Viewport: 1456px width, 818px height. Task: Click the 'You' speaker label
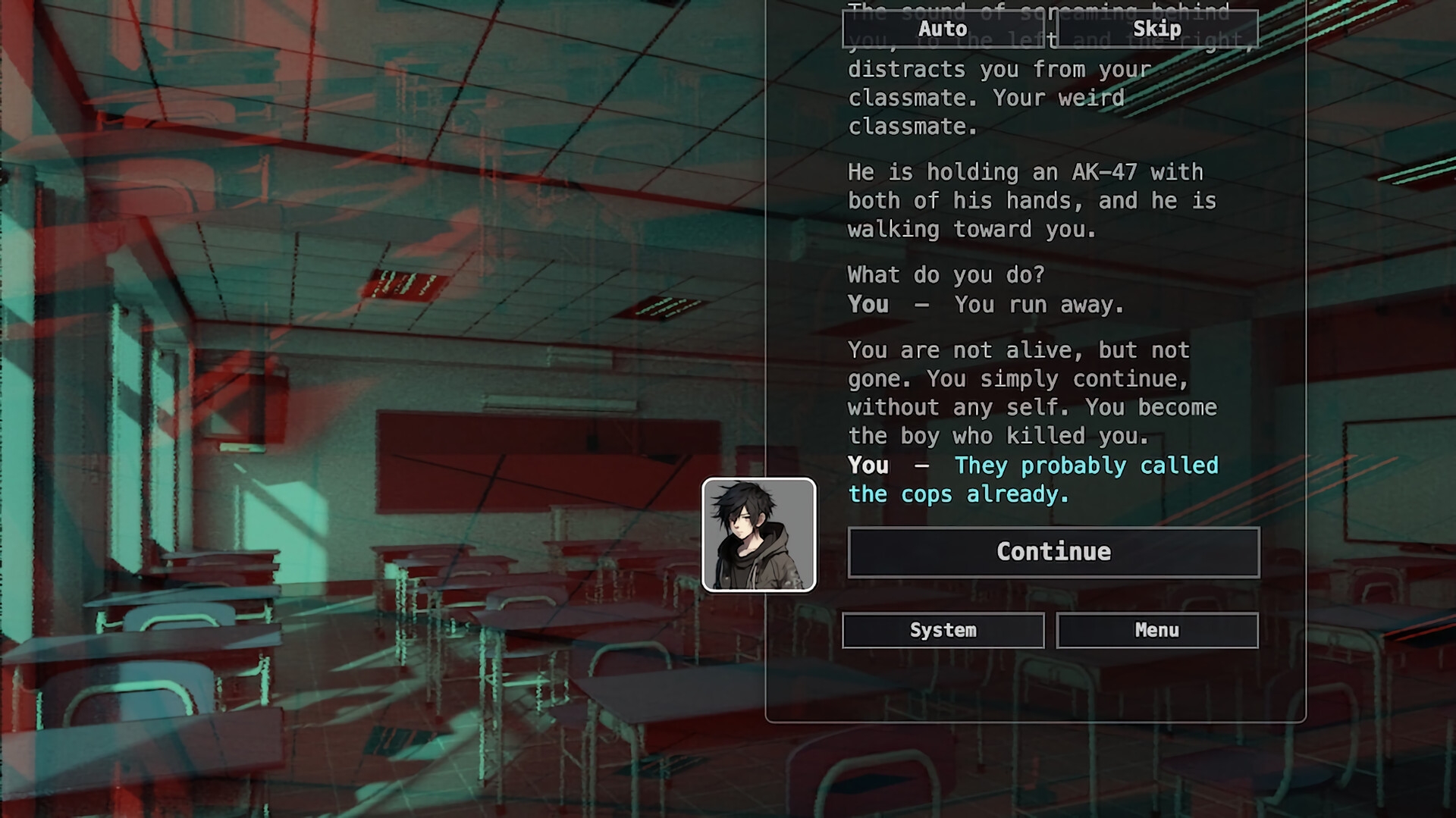tap(867, 465)
